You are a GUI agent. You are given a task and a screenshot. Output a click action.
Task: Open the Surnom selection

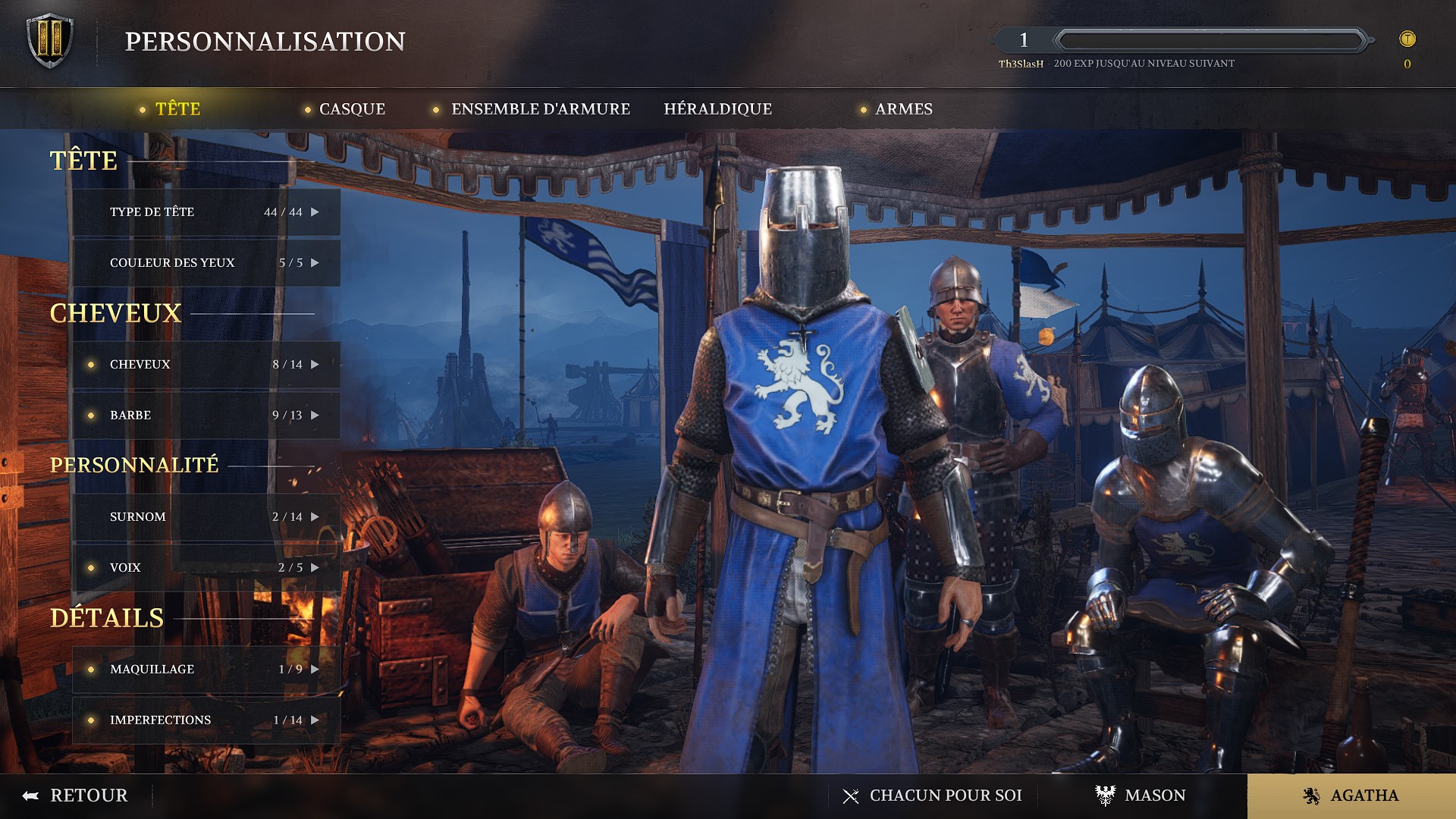[206, 517]
